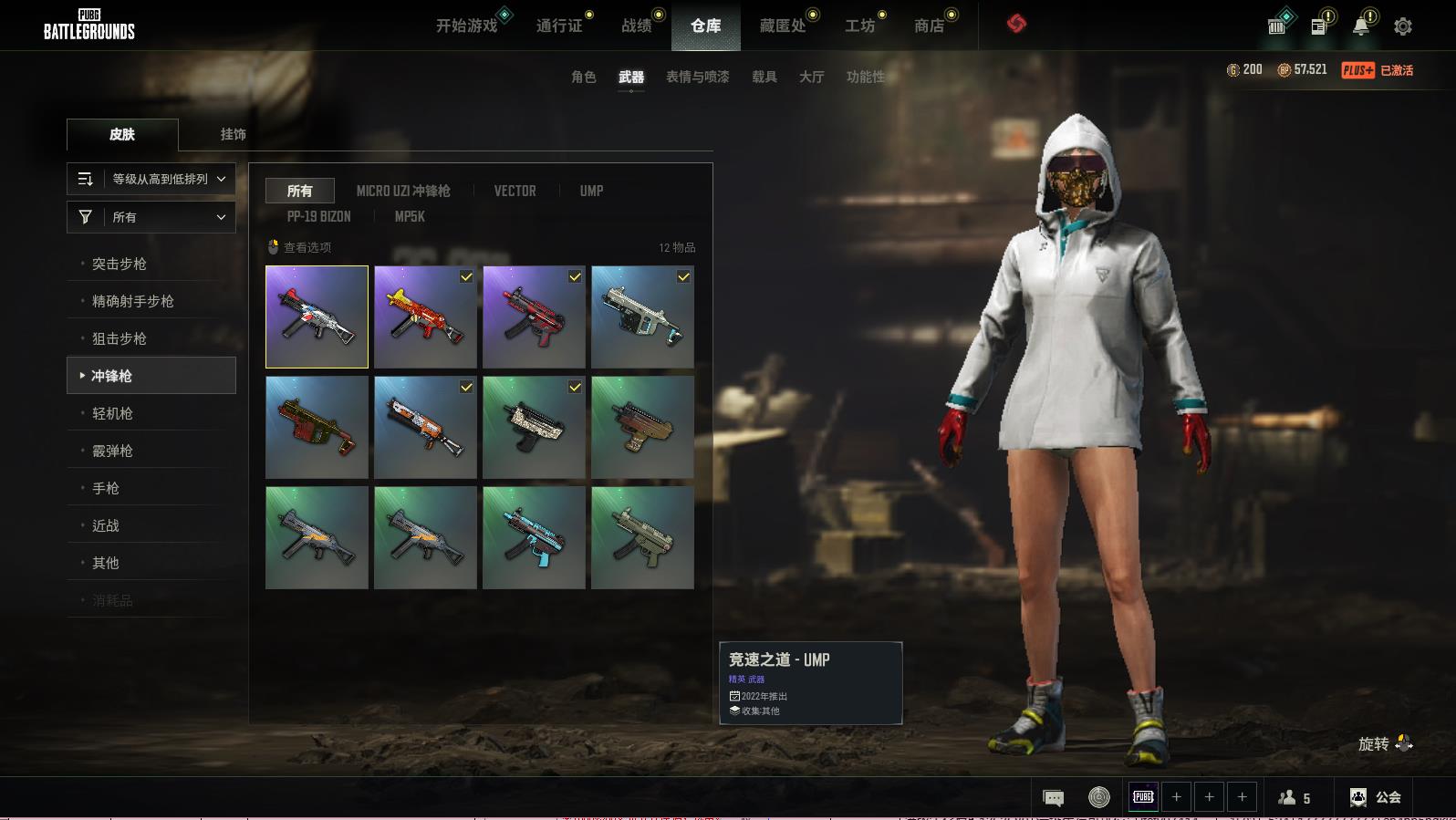The width and height of the screenshot is (1456, 820).
Task: Choose the 狙击步枪 weapon category
Action: pos(120,338)
